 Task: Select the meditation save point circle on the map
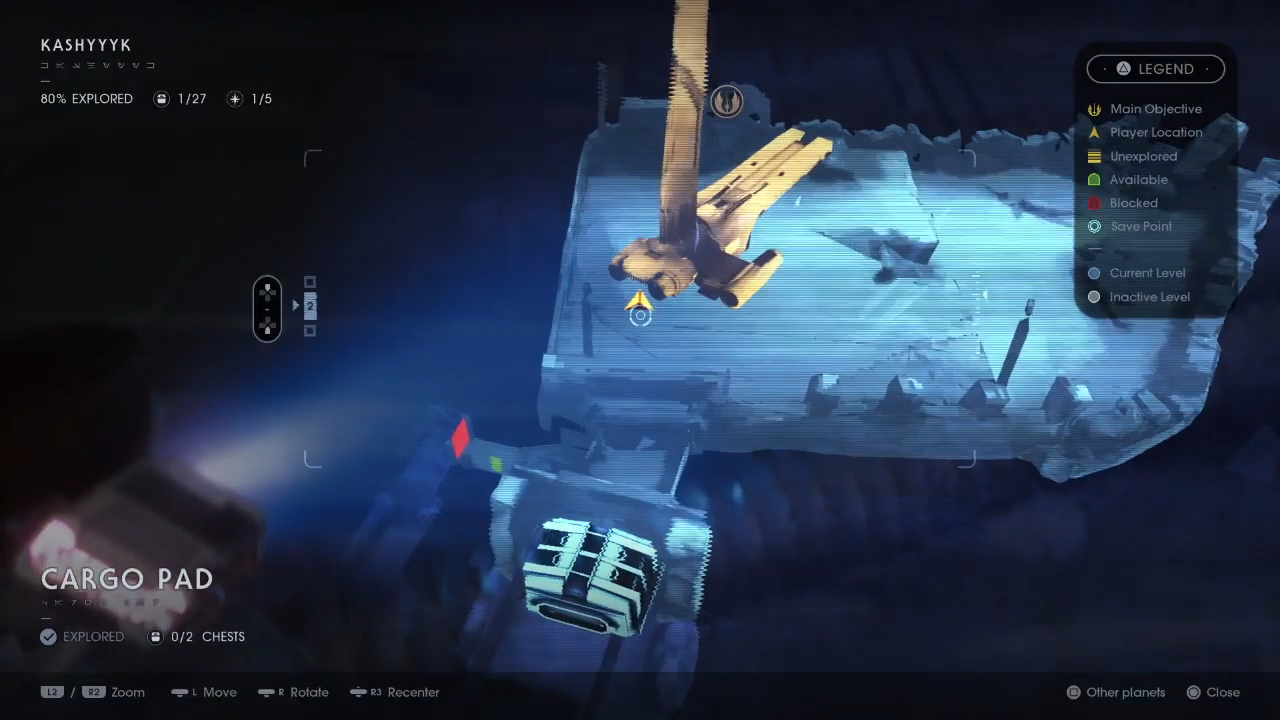[x=640, y=316]
